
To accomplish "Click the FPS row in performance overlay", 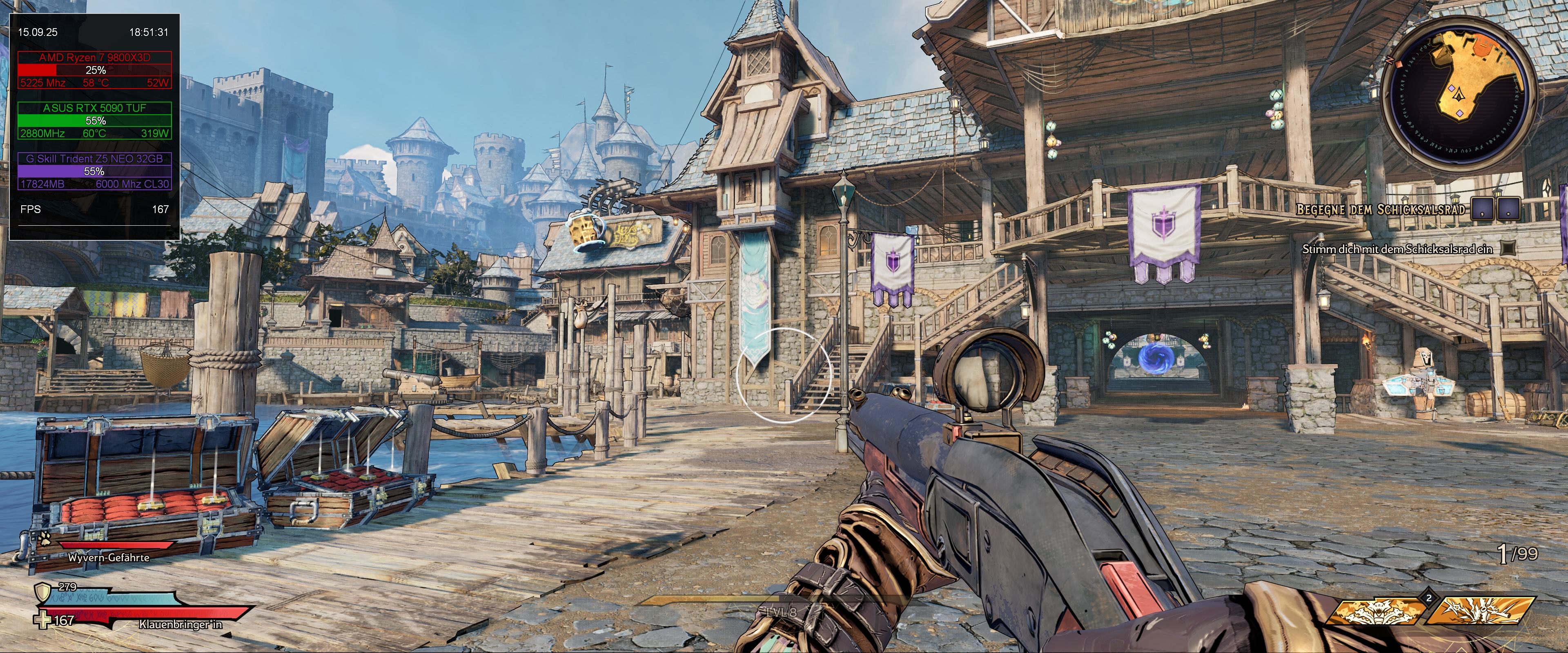I will [x=94, y=209].
